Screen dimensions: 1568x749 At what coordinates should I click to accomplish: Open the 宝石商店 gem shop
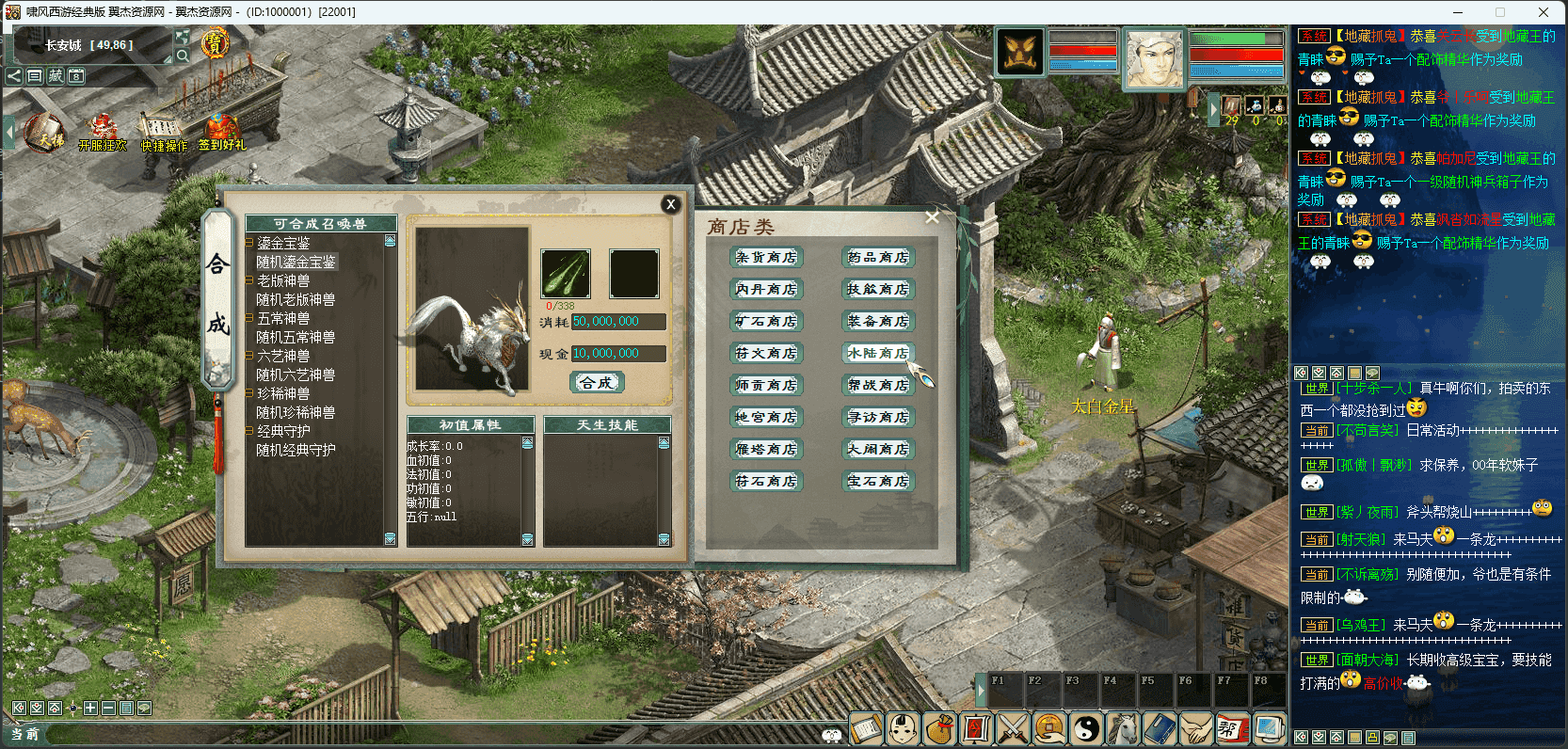[x=878, y=482]
